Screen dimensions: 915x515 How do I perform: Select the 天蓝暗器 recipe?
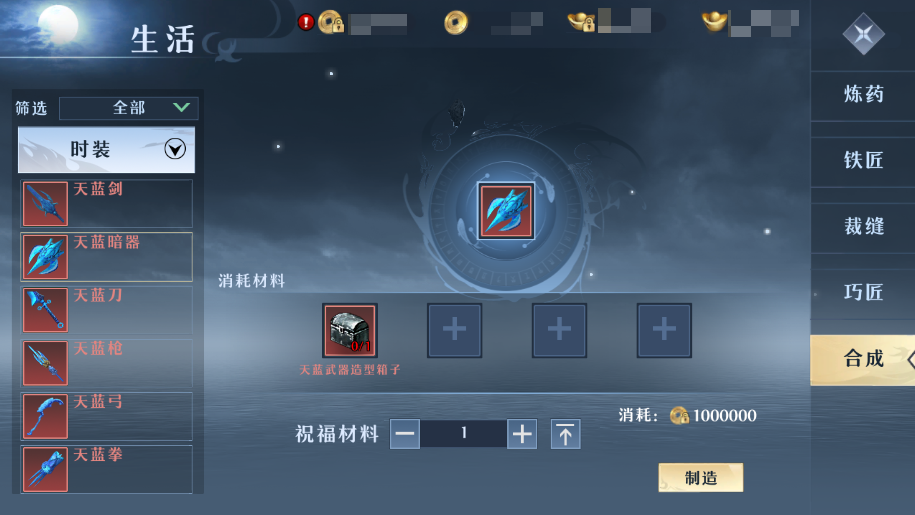point(107,256)
